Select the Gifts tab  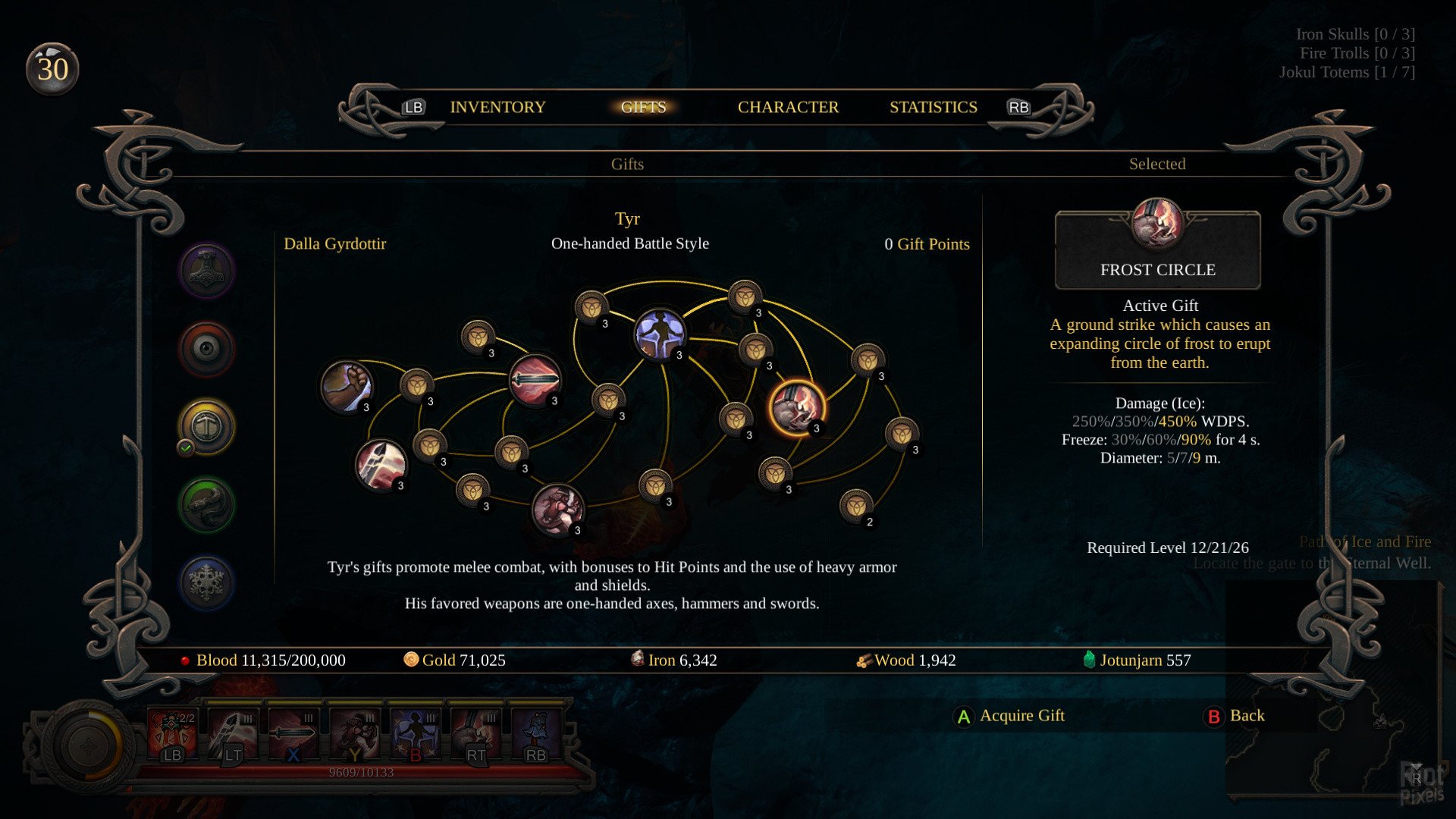click(x=643, y=108)
